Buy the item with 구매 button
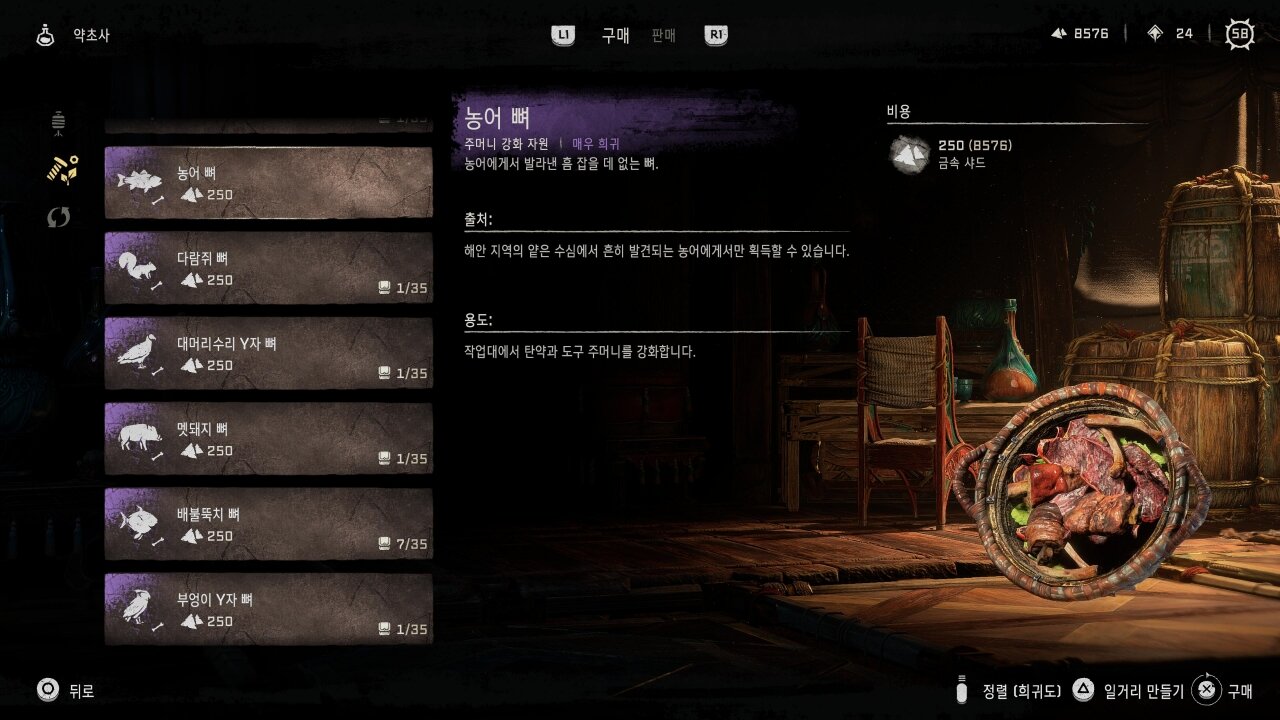 [x=1223, y=690]
